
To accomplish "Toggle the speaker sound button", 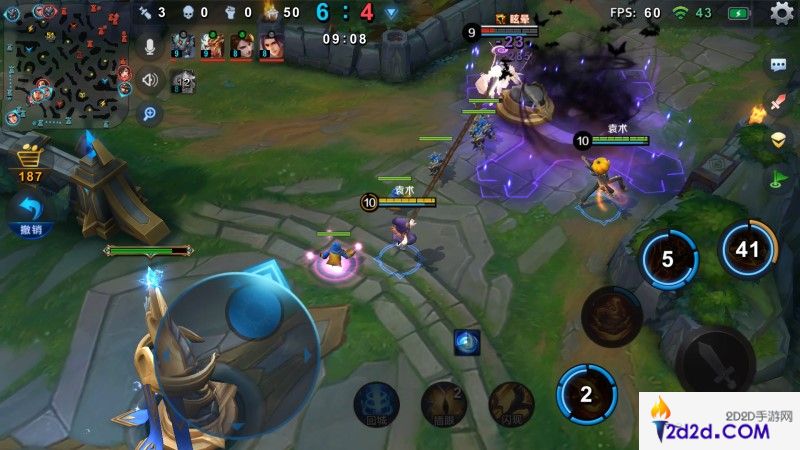I will tap(151, 80).
